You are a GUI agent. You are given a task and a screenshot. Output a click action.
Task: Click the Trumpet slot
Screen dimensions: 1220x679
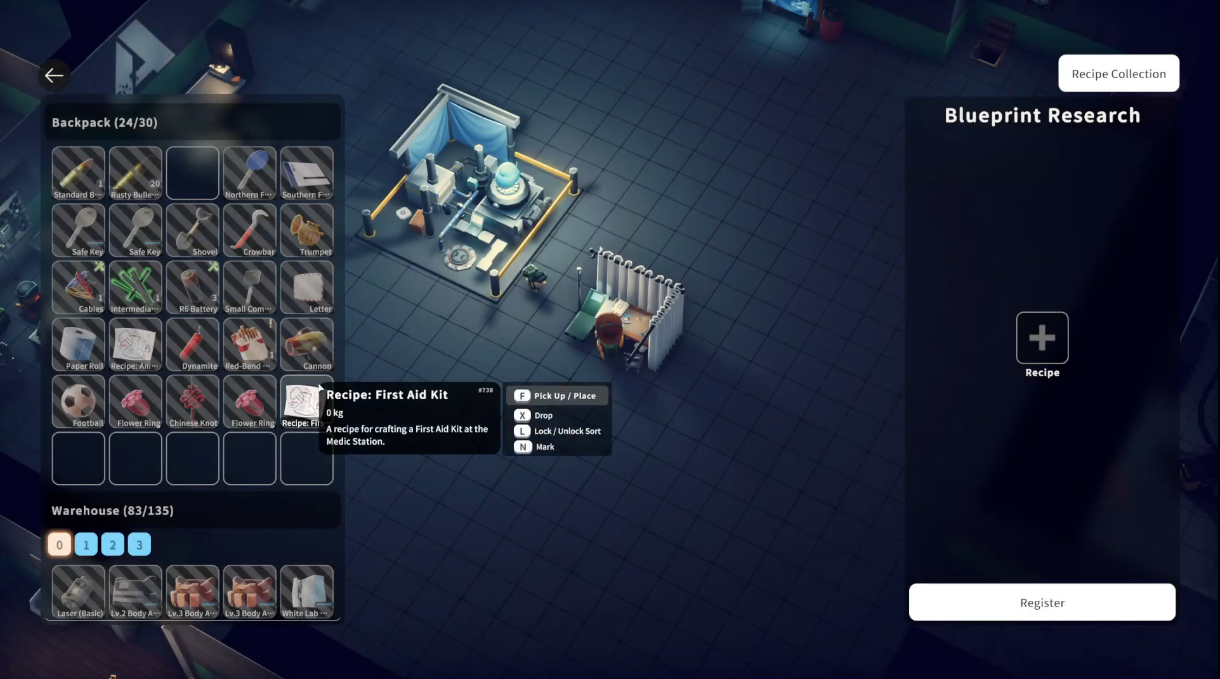coord(306,230)
